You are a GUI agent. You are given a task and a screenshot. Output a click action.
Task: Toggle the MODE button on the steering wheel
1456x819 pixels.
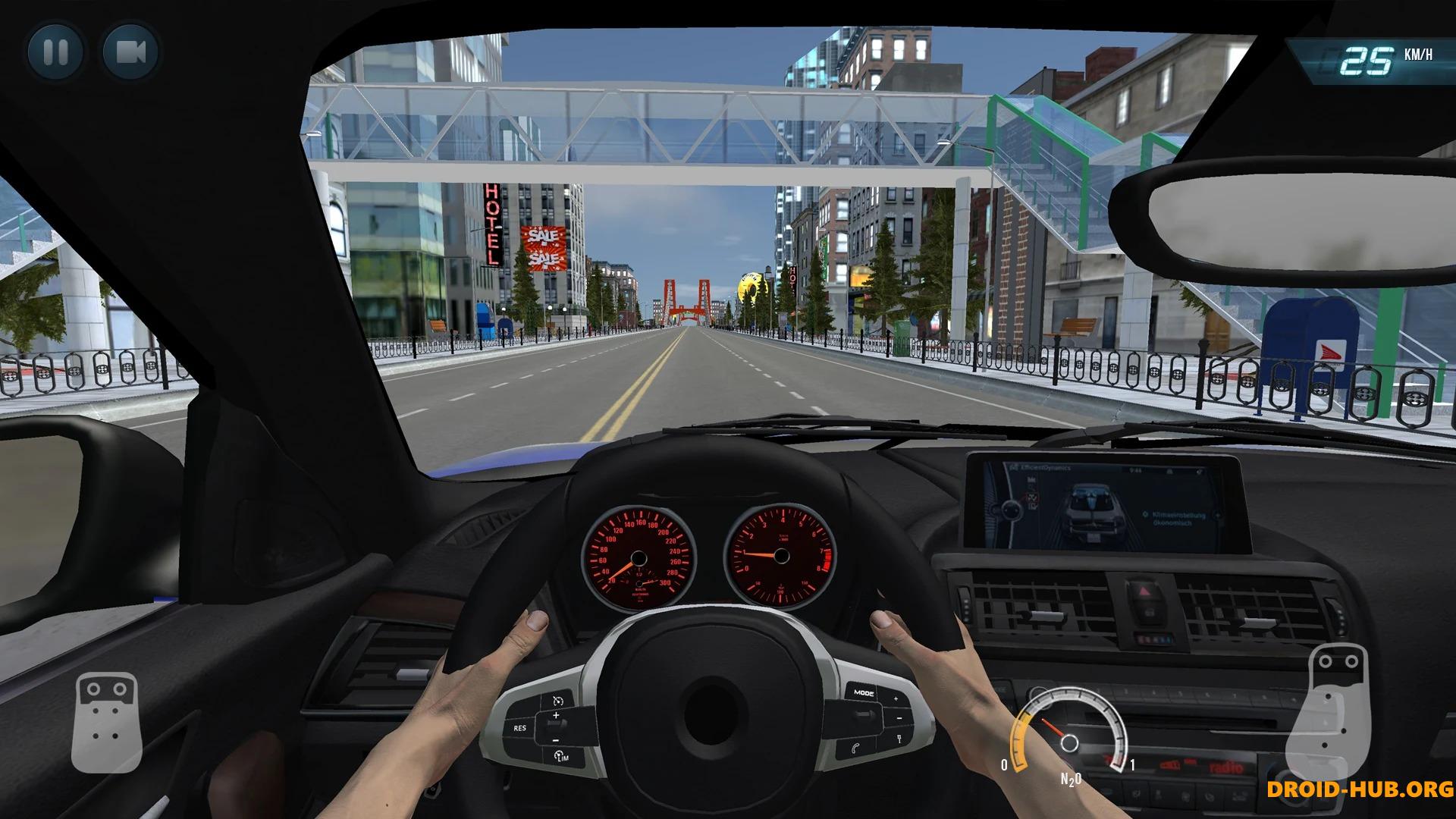(864, 692)
